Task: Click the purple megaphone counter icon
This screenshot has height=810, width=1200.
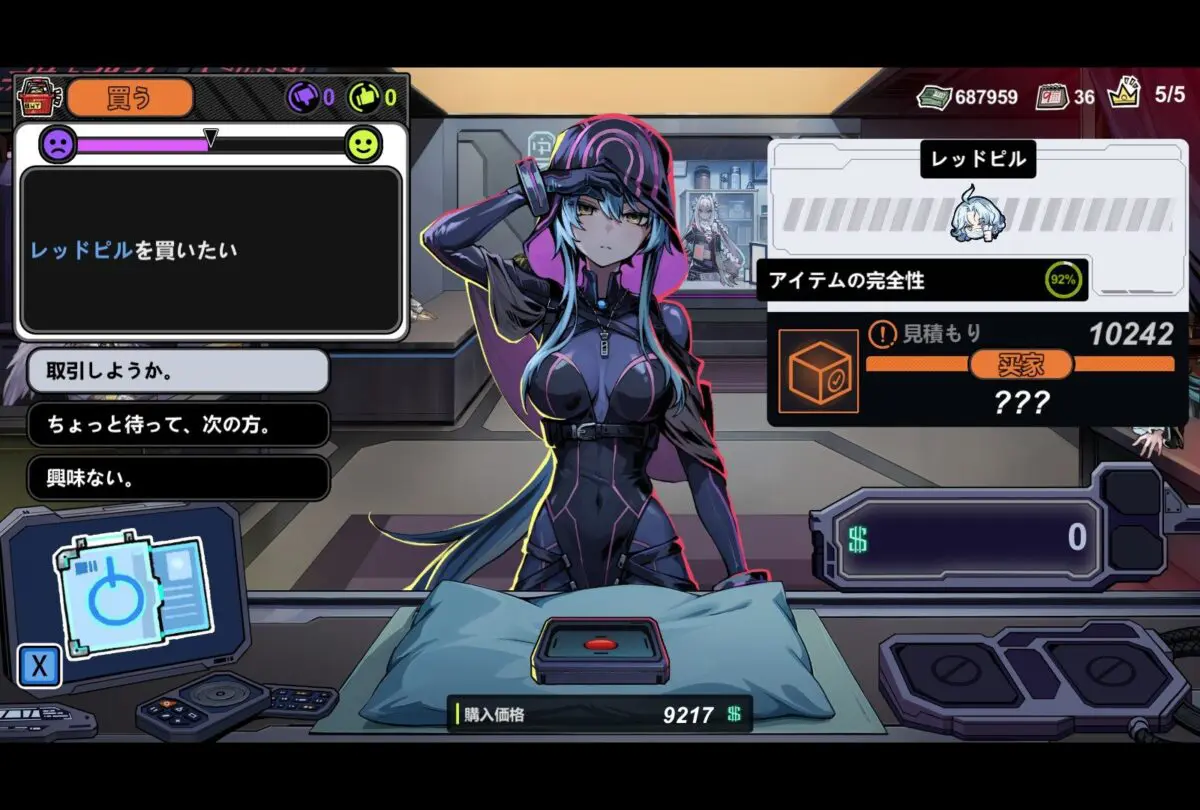Action: [303, 97]
